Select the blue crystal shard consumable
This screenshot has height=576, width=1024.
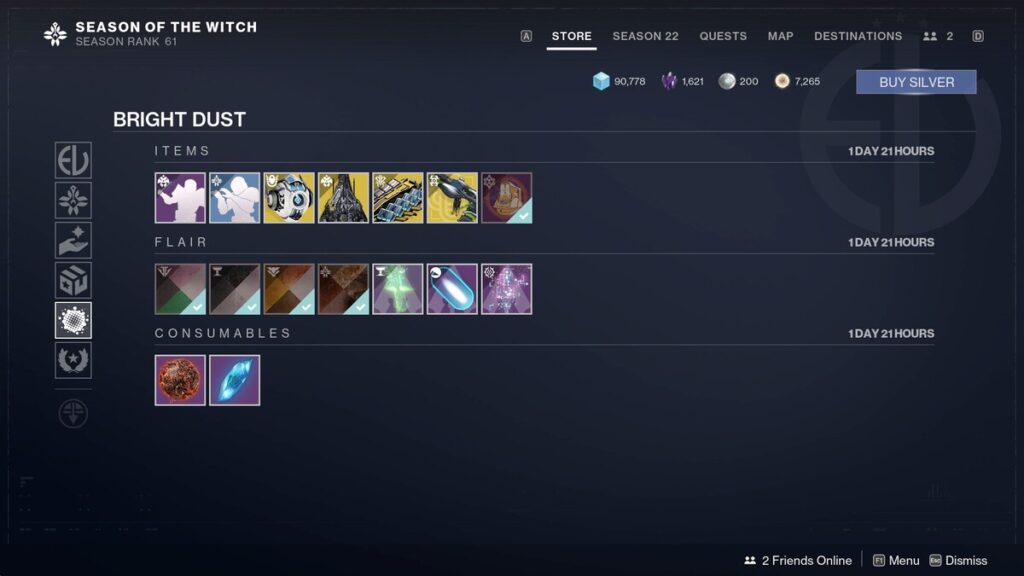[x=235, y=380]
